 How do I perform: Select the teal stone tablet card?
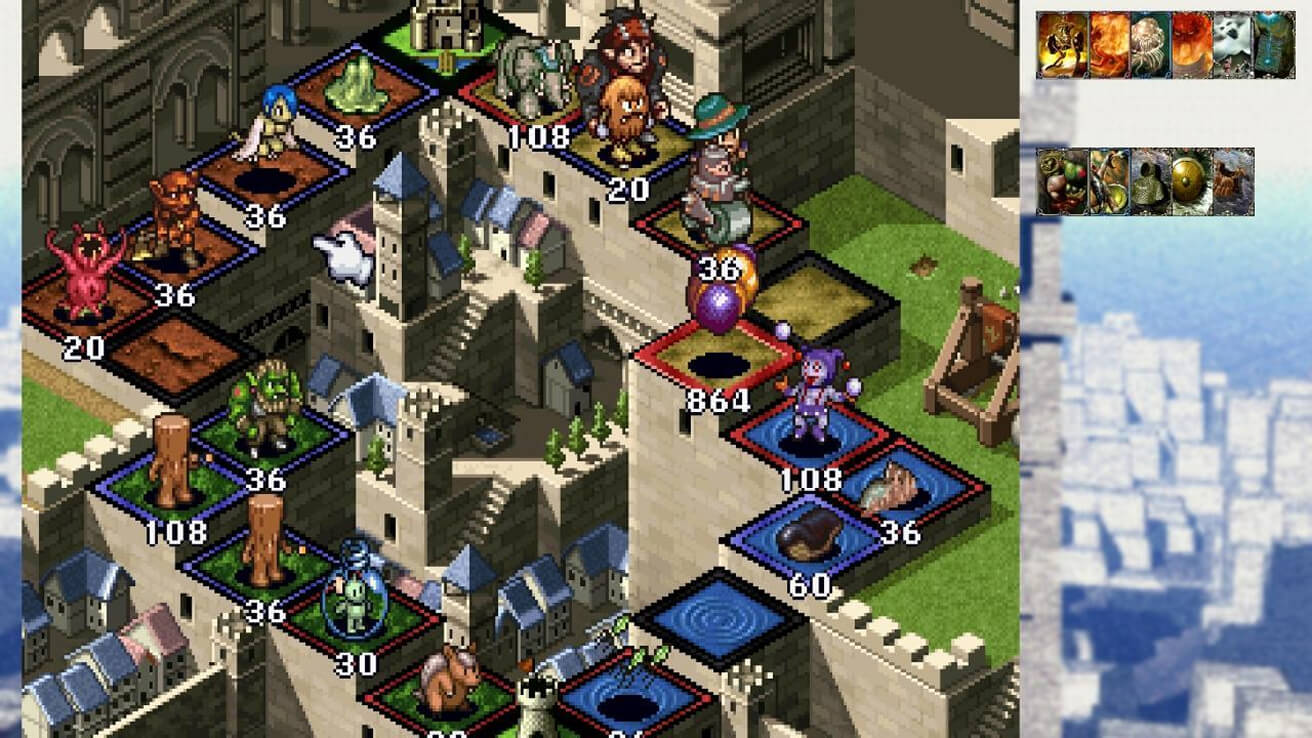coord(1274,45)
